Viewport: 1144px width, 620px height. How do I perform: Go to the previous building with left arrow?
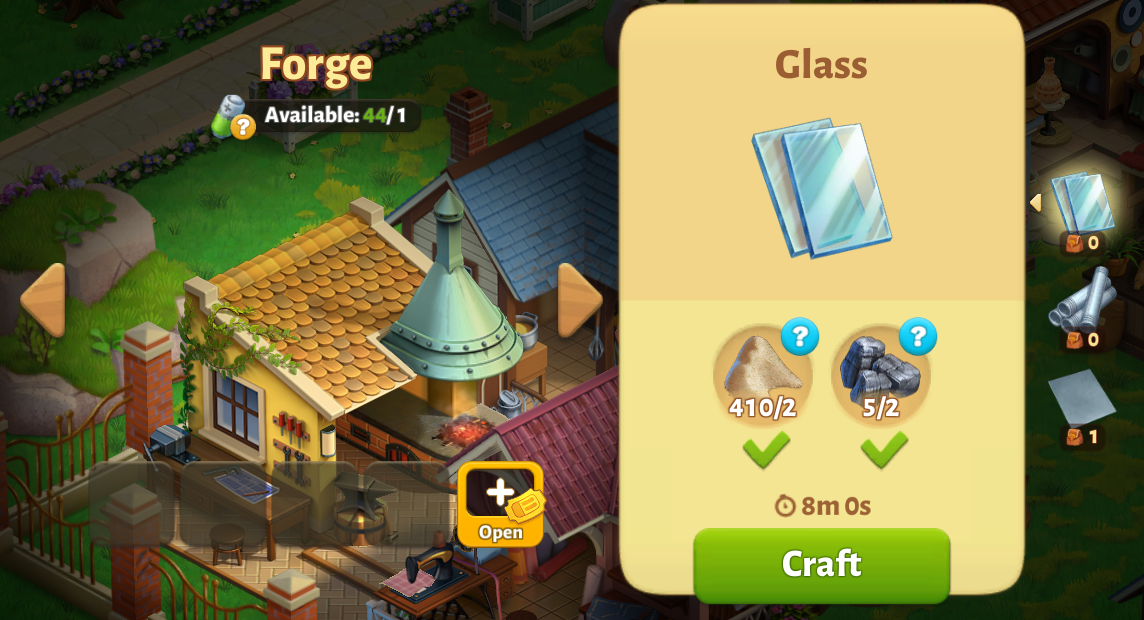pyautogui.click(x=43, y=300)
